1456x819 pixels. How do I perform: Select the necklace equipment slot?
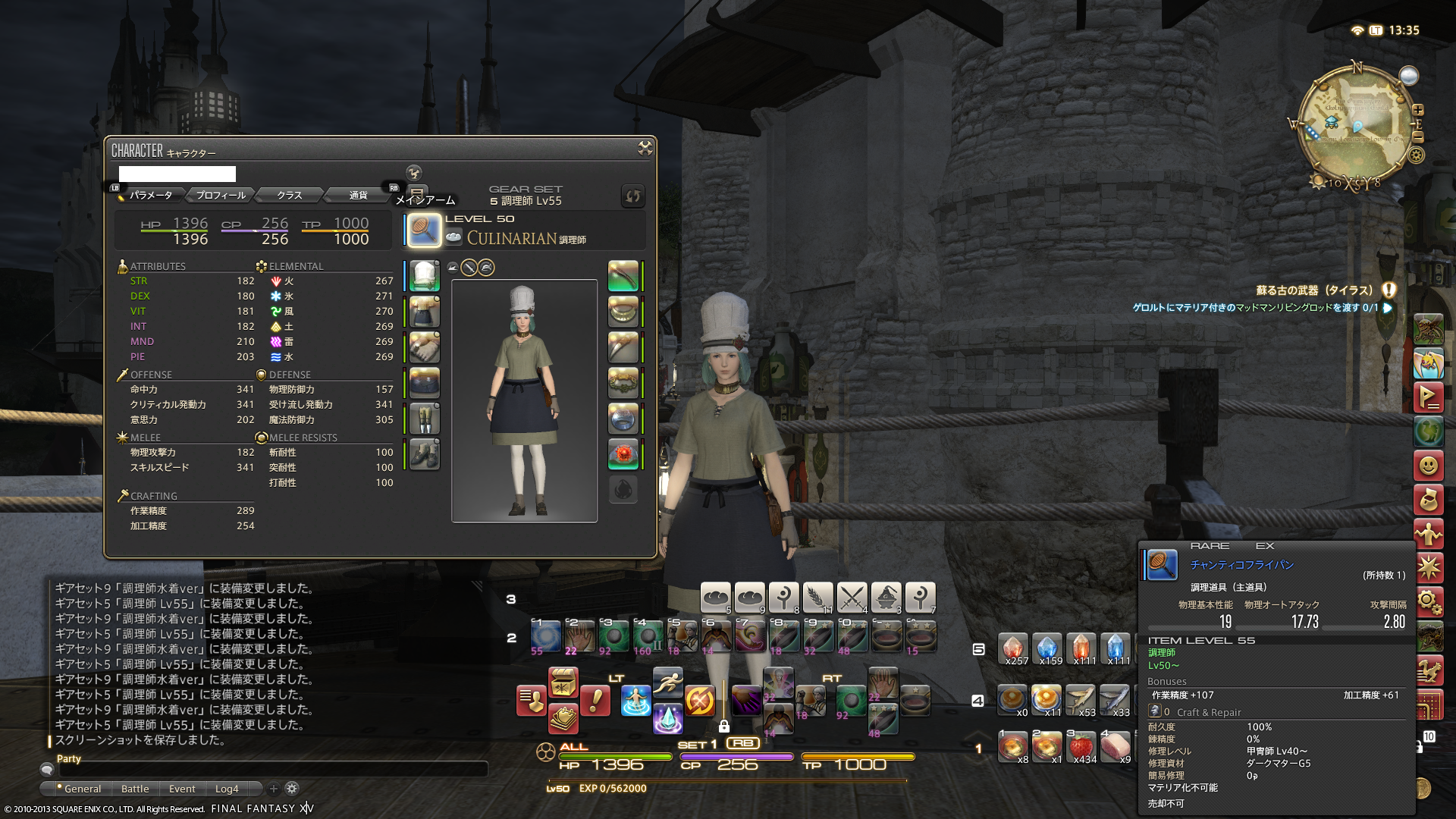(x=623, y=311)
